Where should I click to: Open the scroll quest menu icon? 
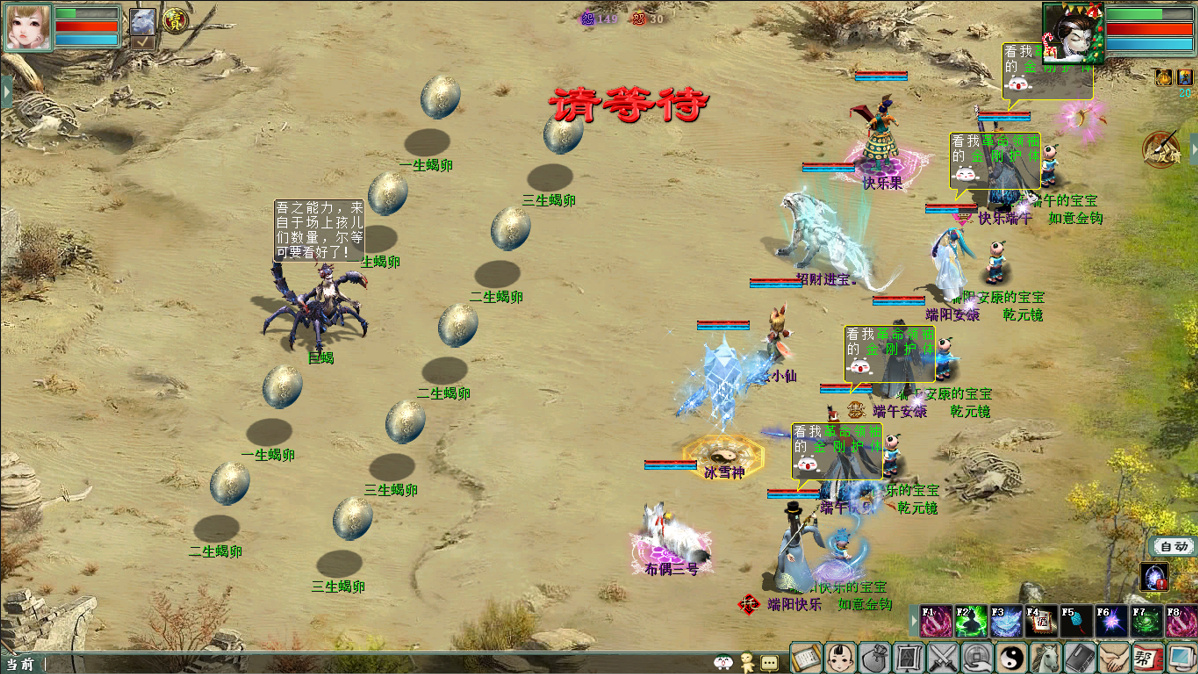(x=806, y=658)
